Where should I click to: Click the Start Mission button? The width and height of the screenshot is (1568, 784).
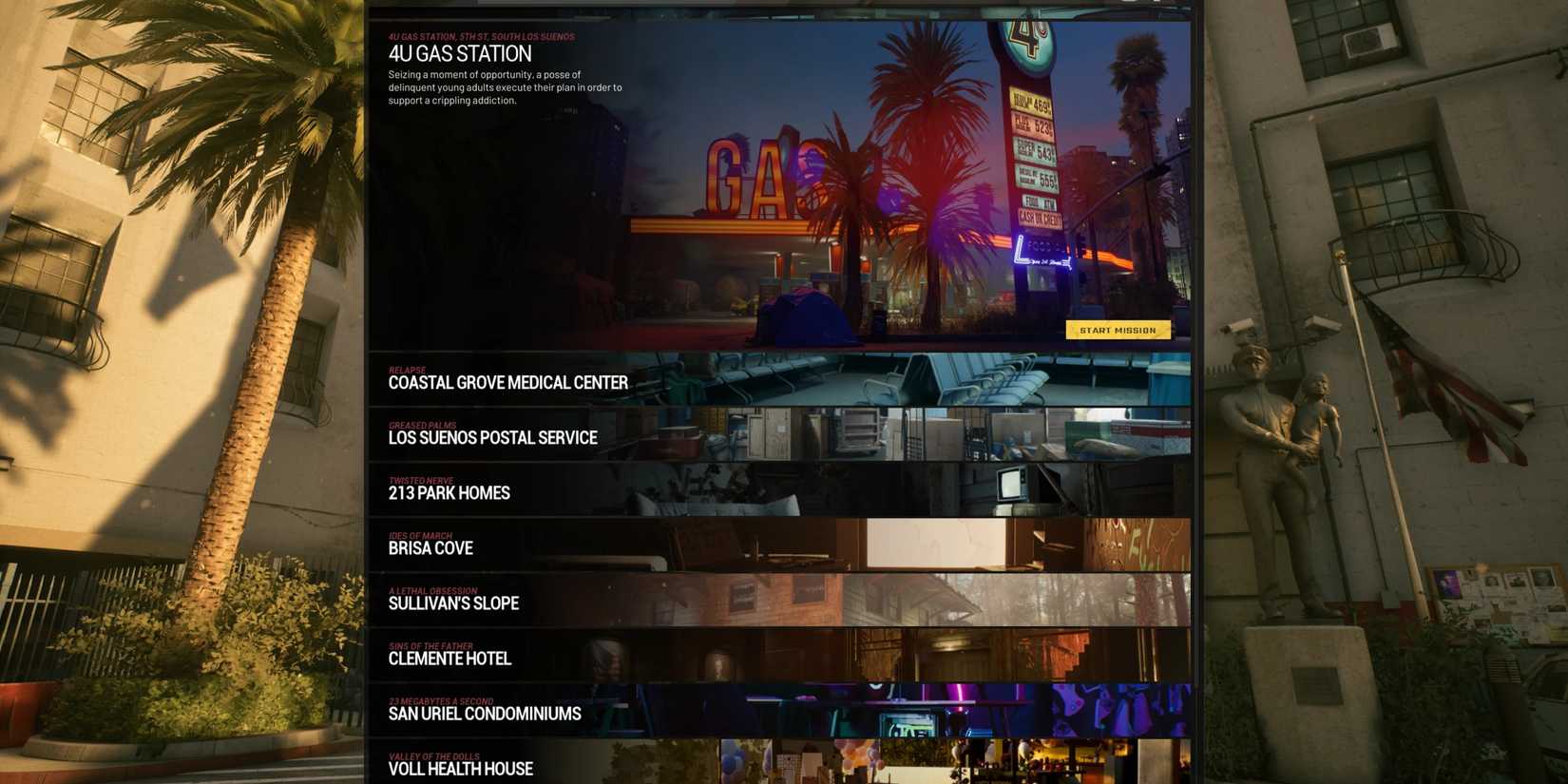[x=1119, y=330]
